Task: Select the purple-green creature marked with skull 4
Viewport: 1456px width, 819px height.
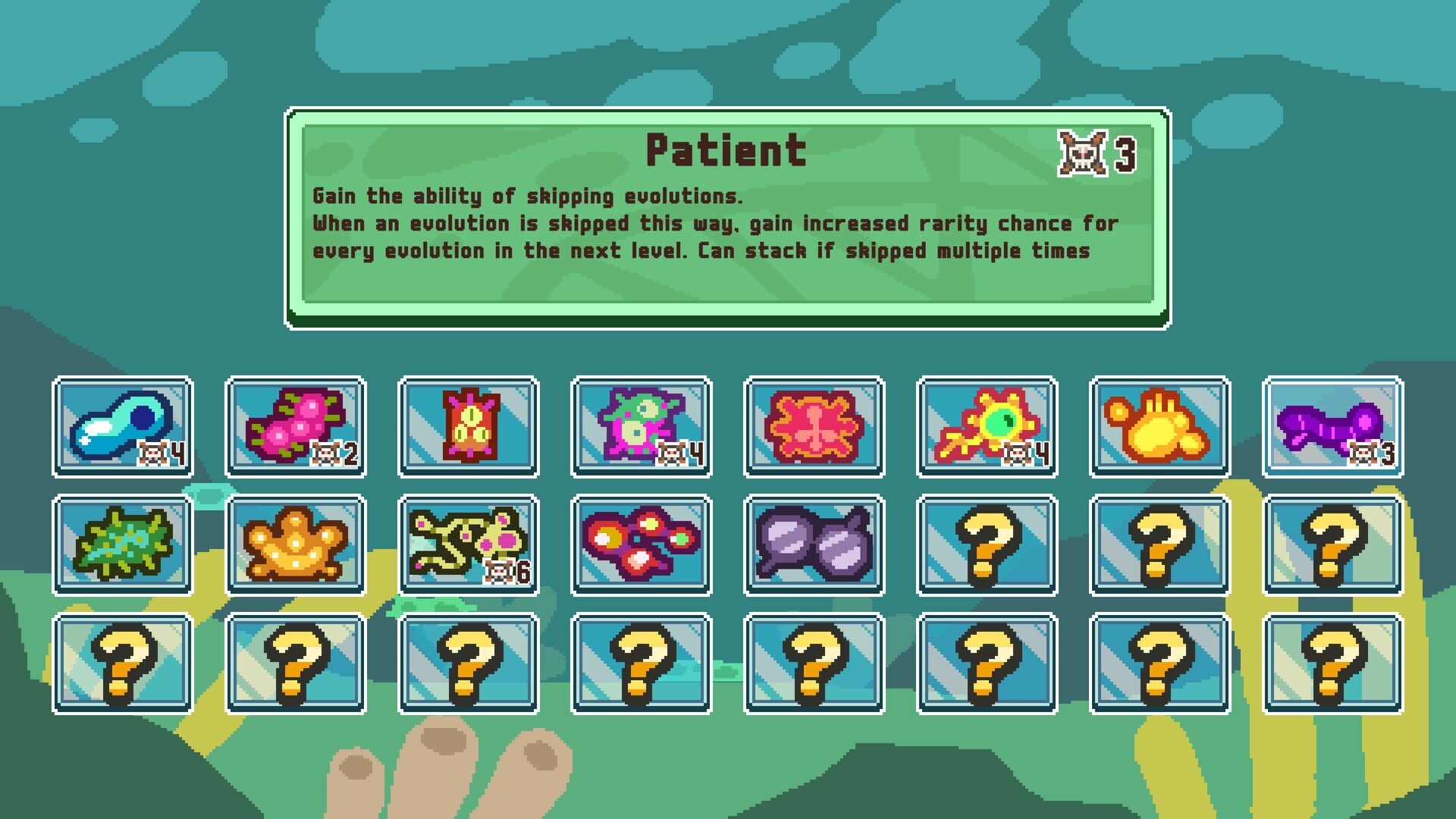Action: (x=641, y=427)
